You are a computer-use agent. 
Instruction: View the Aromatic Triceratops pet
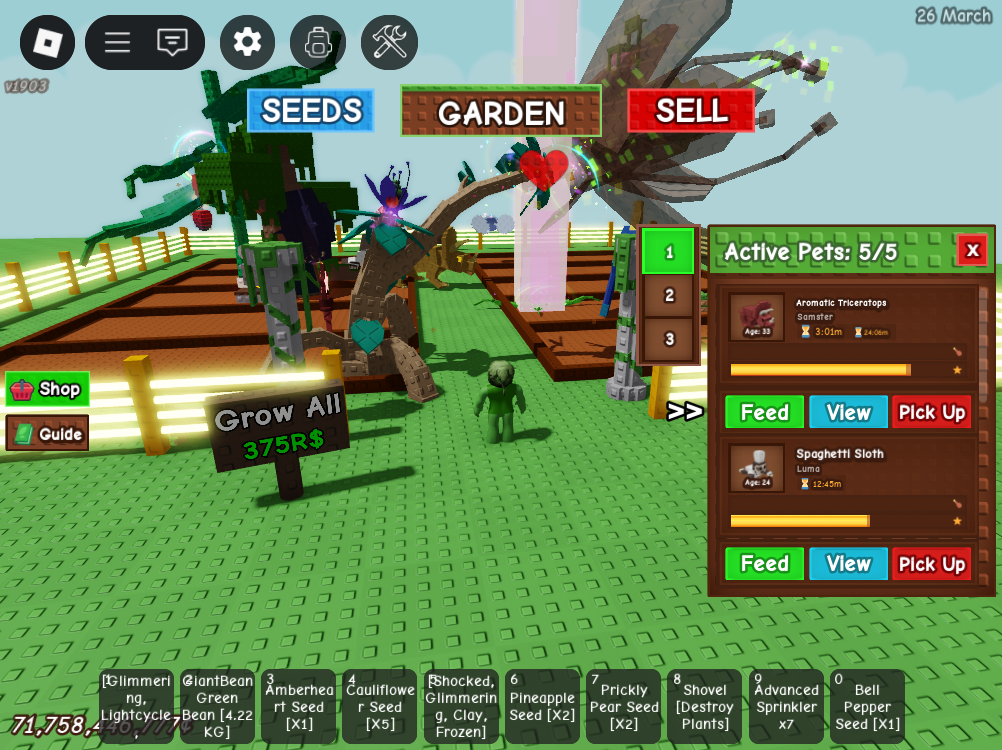[848, 412]
